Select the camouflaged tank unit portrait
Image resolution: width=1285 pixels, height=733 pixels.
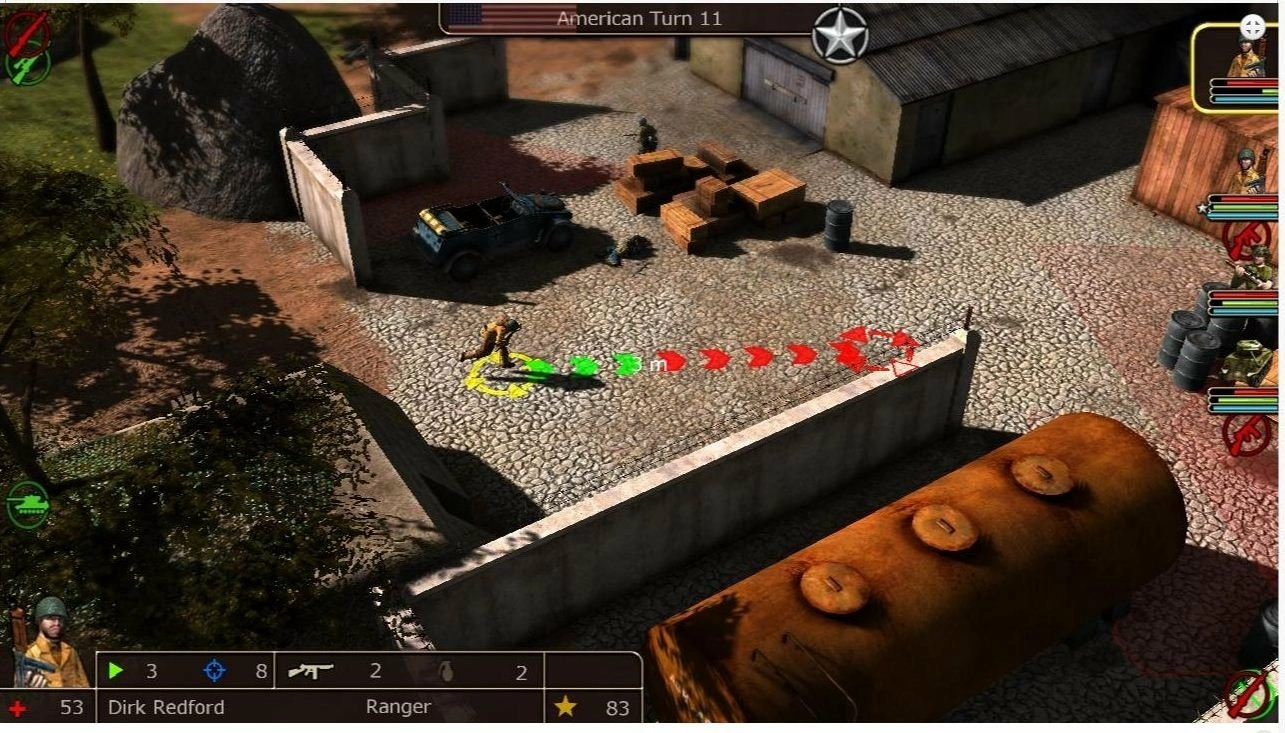pos(1250,363)
